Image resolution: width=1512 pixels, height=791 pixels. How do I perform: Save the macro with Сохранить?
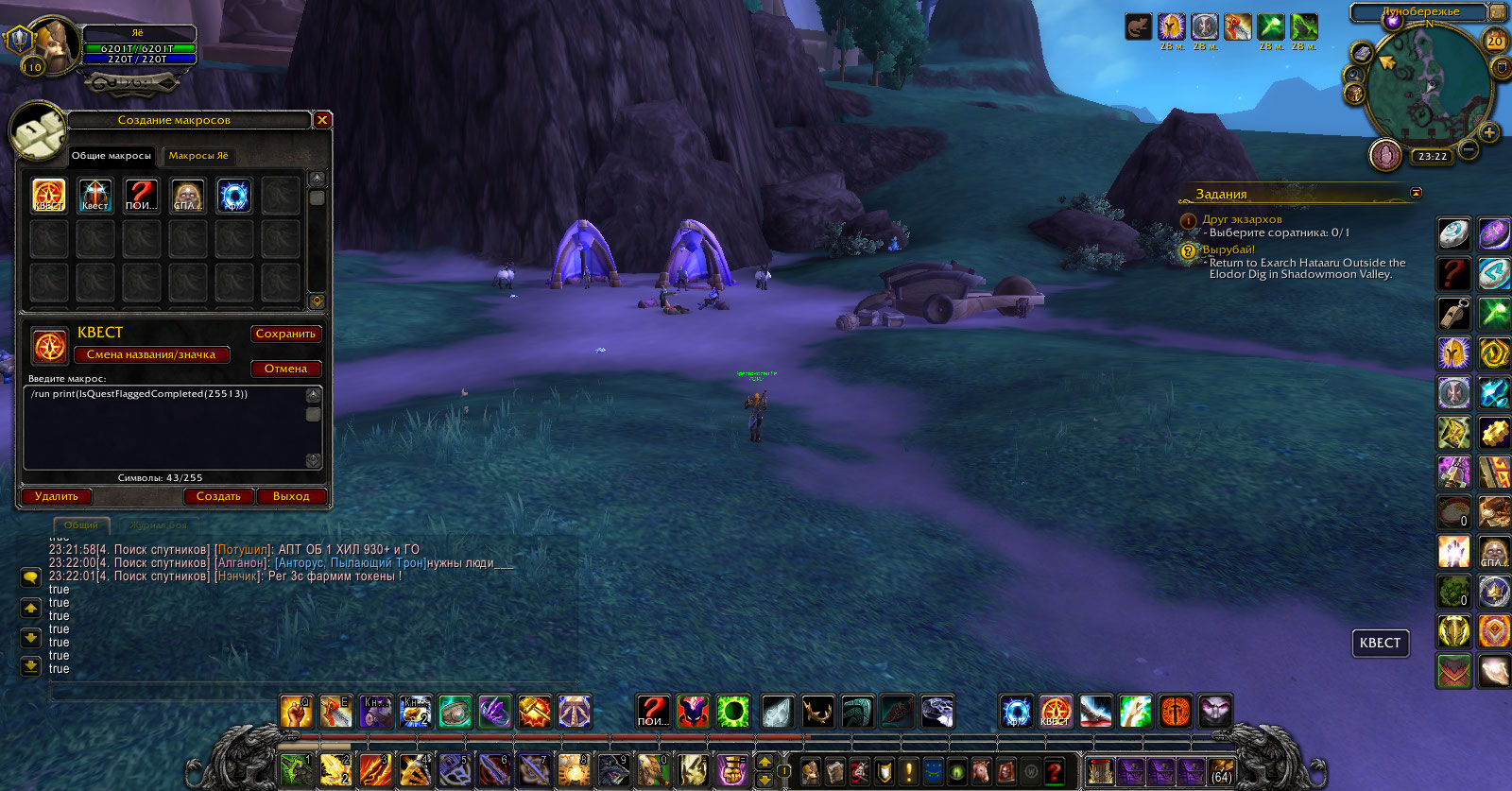[285, 334]
